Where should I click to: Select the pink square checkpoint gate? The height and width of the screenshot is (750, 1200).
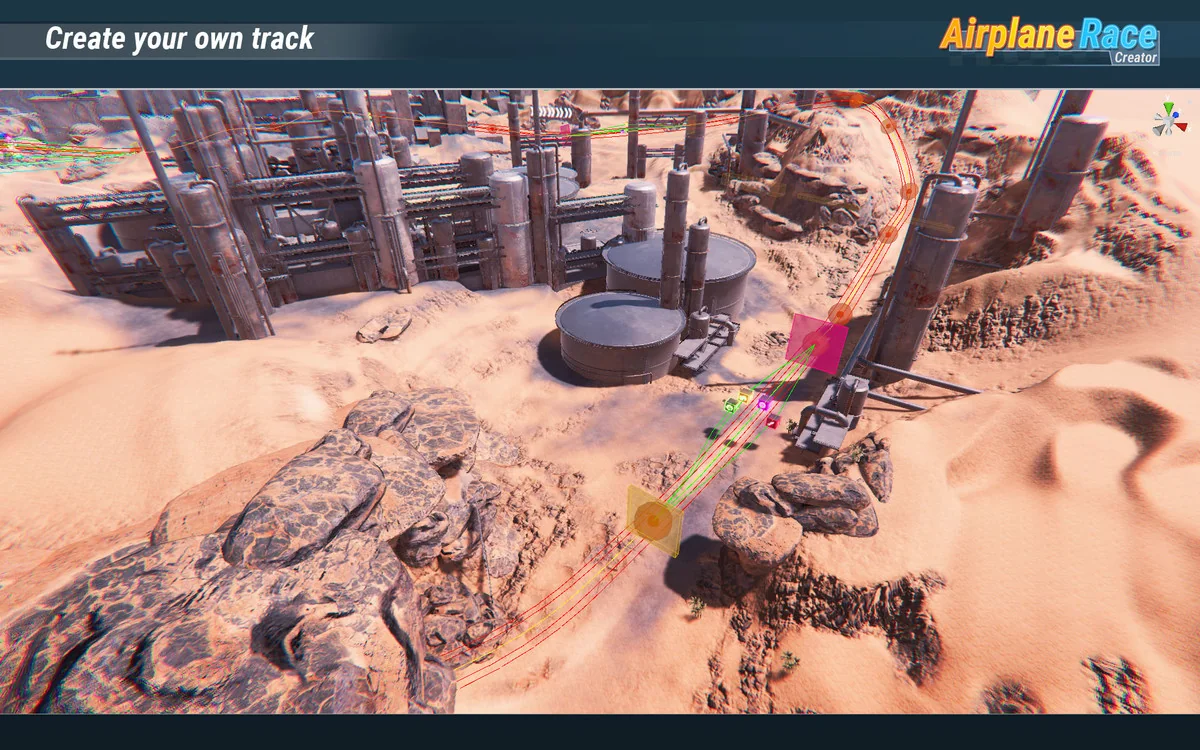[x=816, y=344]
